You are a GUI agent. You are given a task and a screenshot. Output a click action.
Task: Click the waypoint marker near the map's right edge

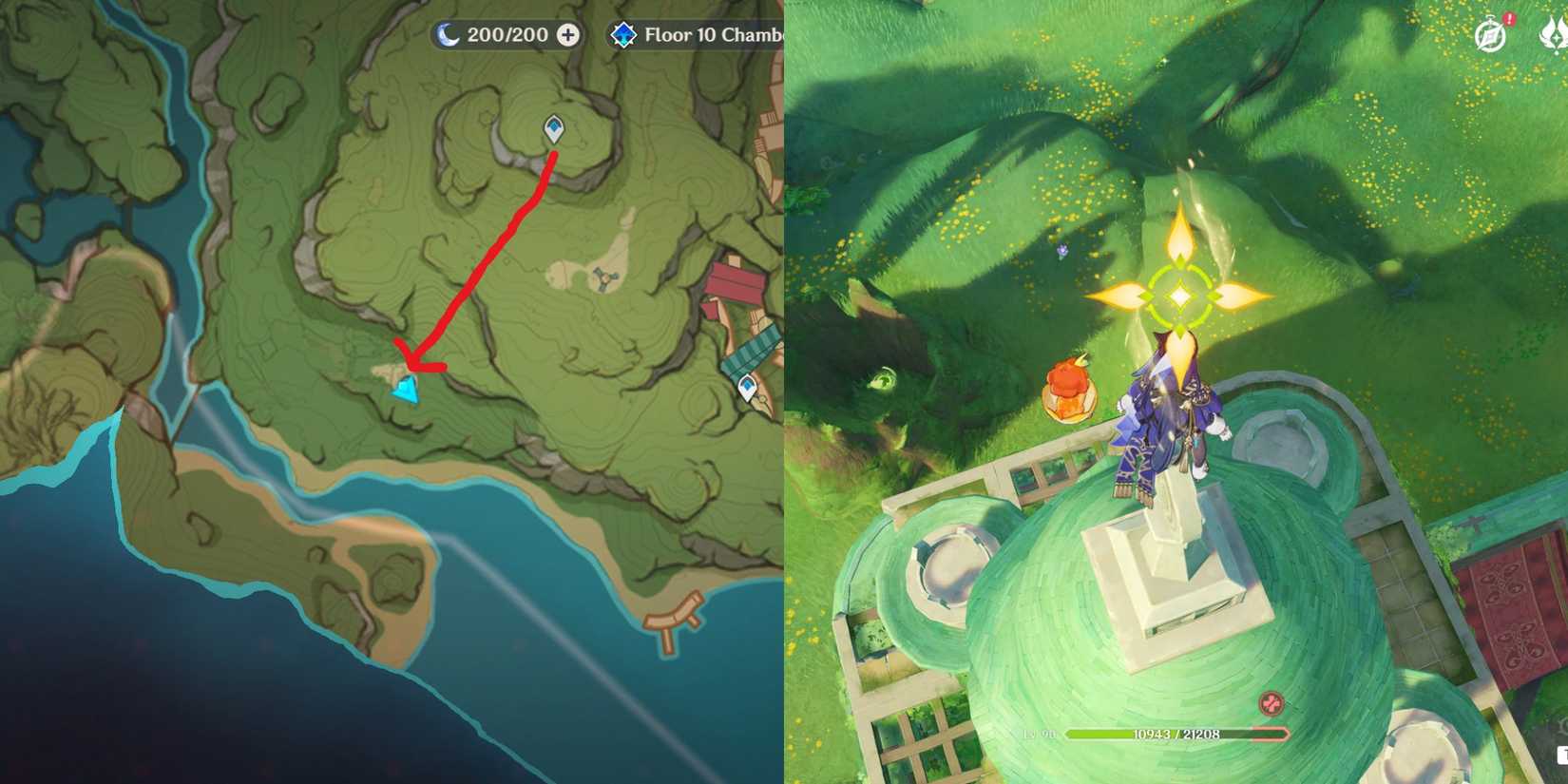point(747,386)
